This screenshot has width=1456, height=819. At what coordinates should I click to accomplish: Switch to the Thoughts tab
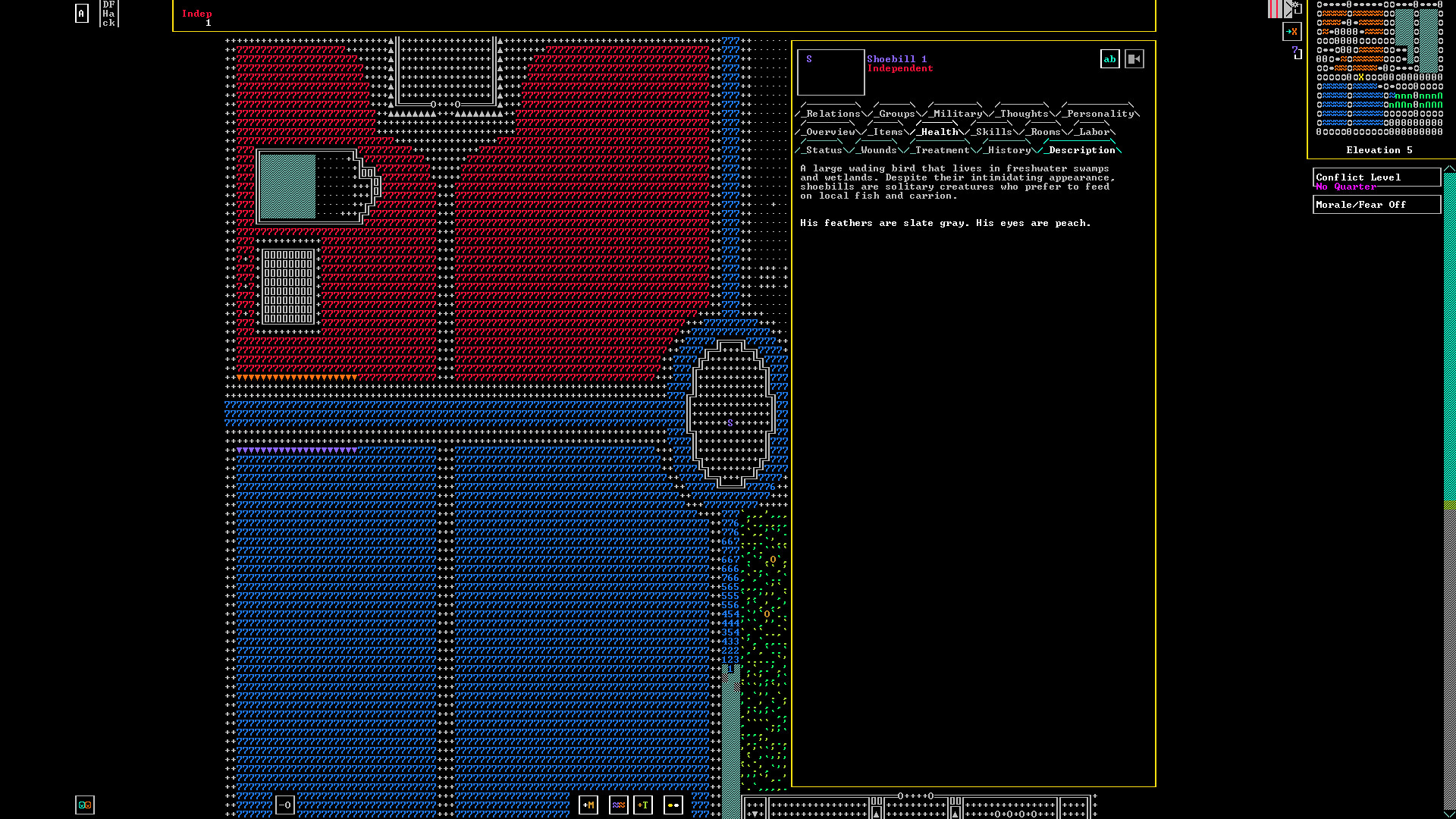click(x=1021, y=113)
